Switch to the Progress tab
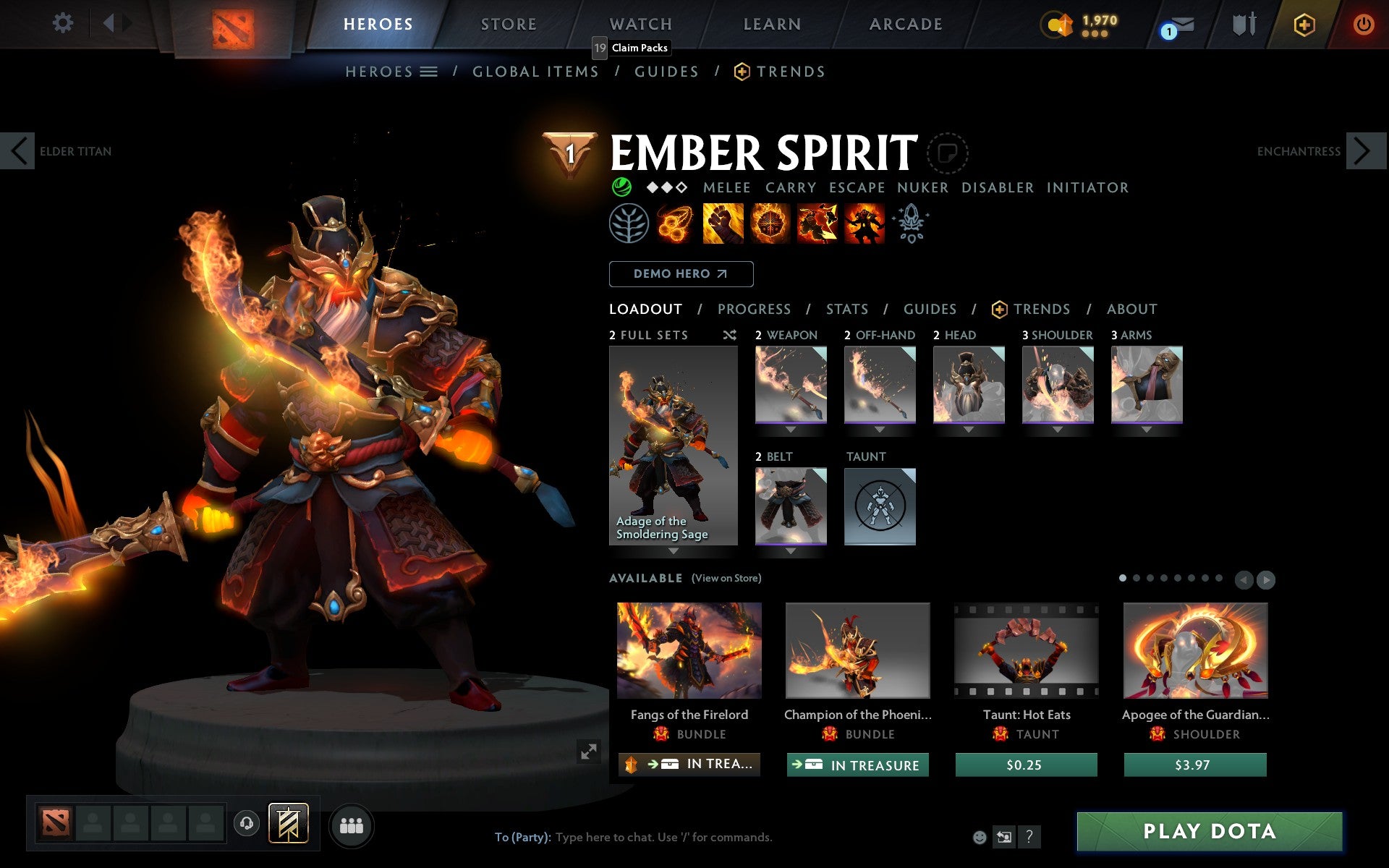 click(754, 309)
